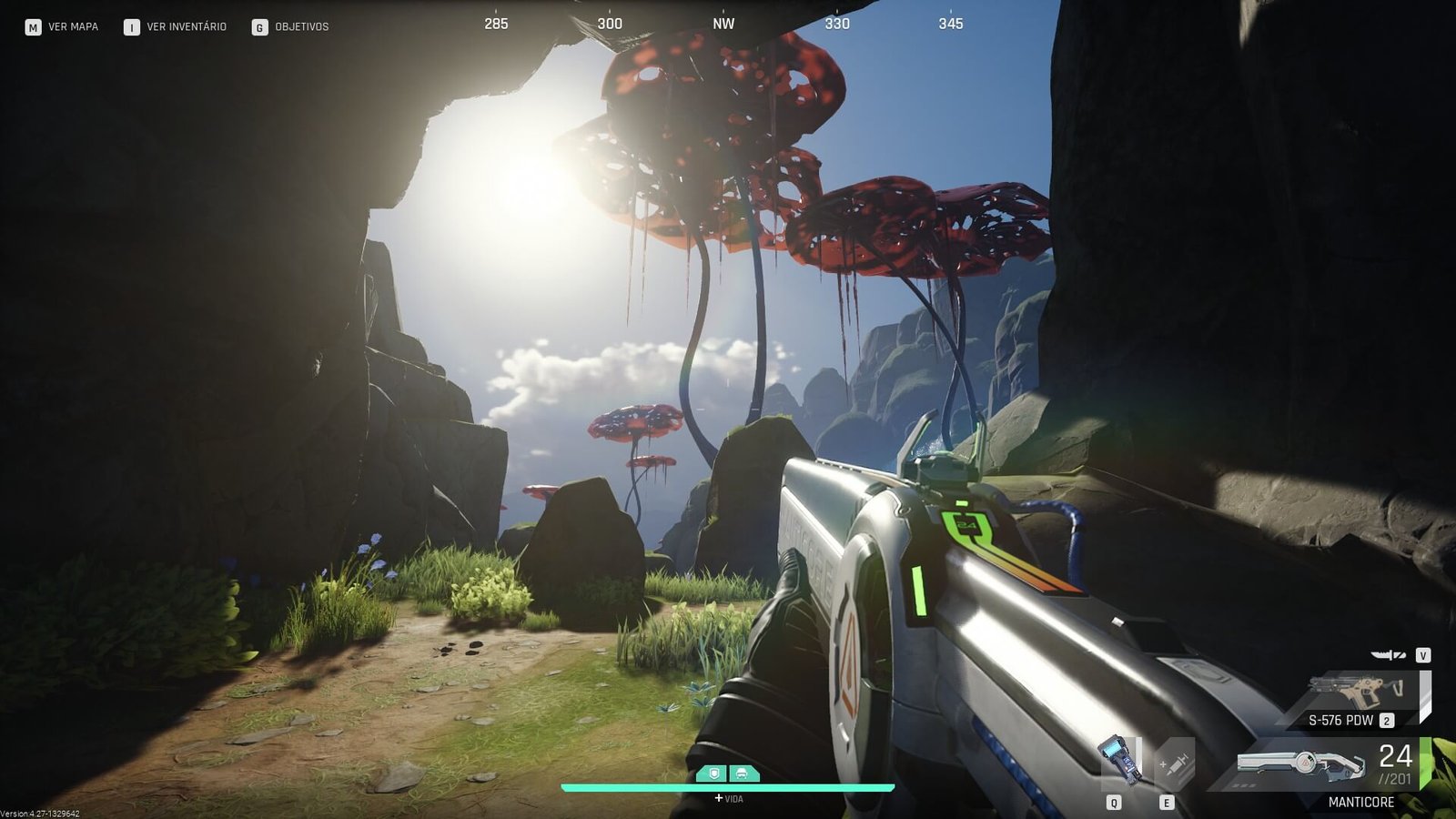Open Ver Inventário in the top bar
The image size is (1456, 819).
(176, 27)
